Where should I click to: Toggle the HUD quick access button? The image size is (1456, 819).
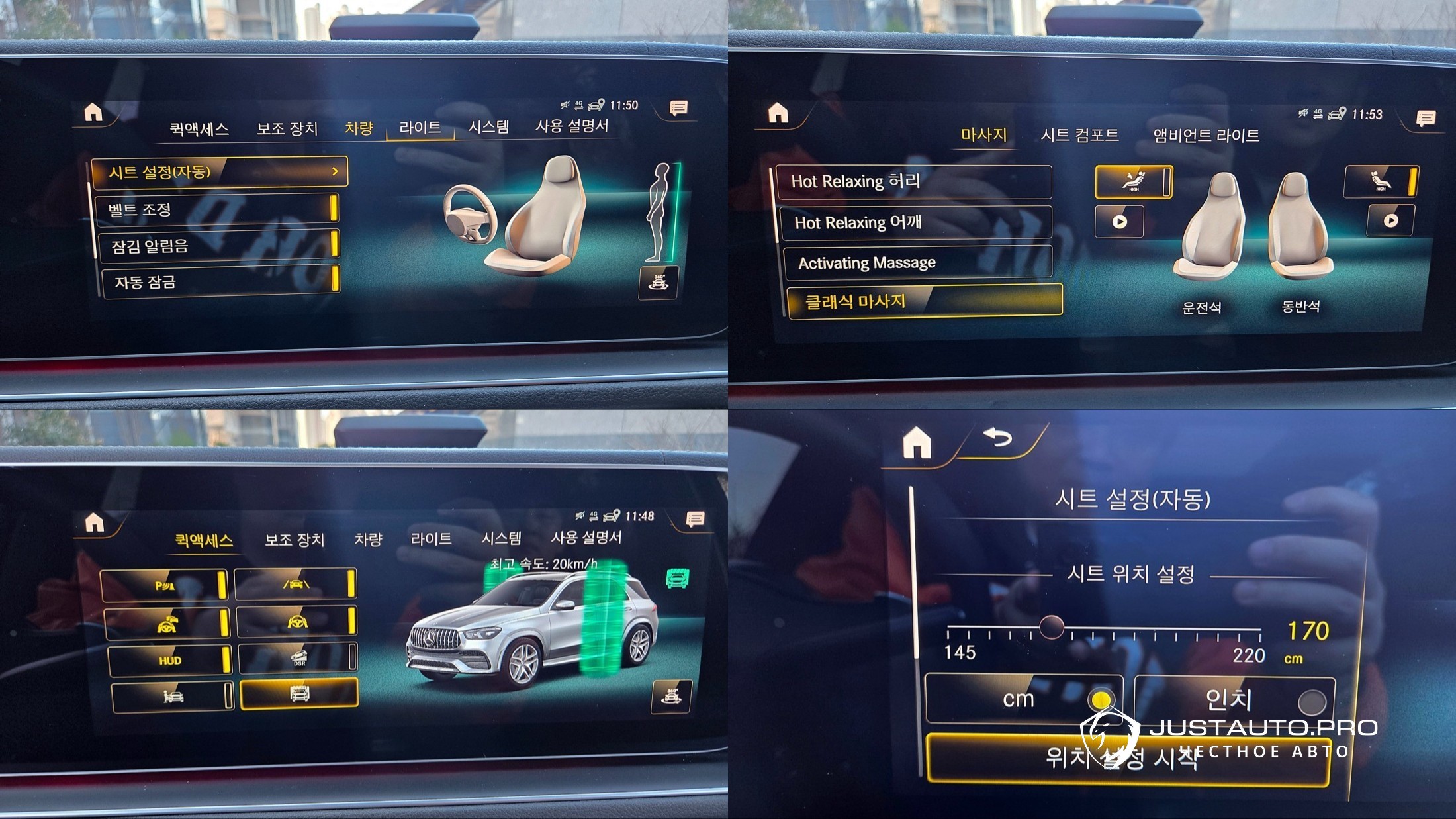click(x=169, y=660)
